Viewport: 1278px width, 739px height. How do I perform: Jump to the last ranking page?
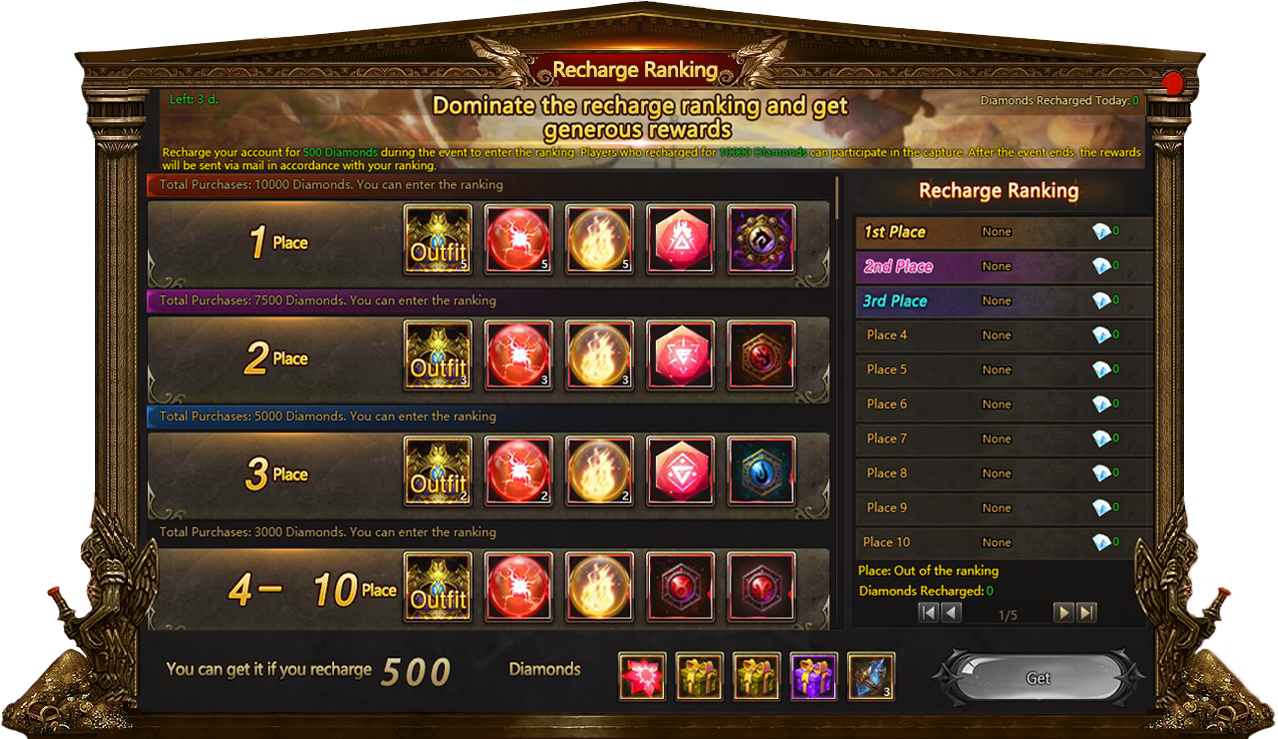click(x=1087, y=613)
